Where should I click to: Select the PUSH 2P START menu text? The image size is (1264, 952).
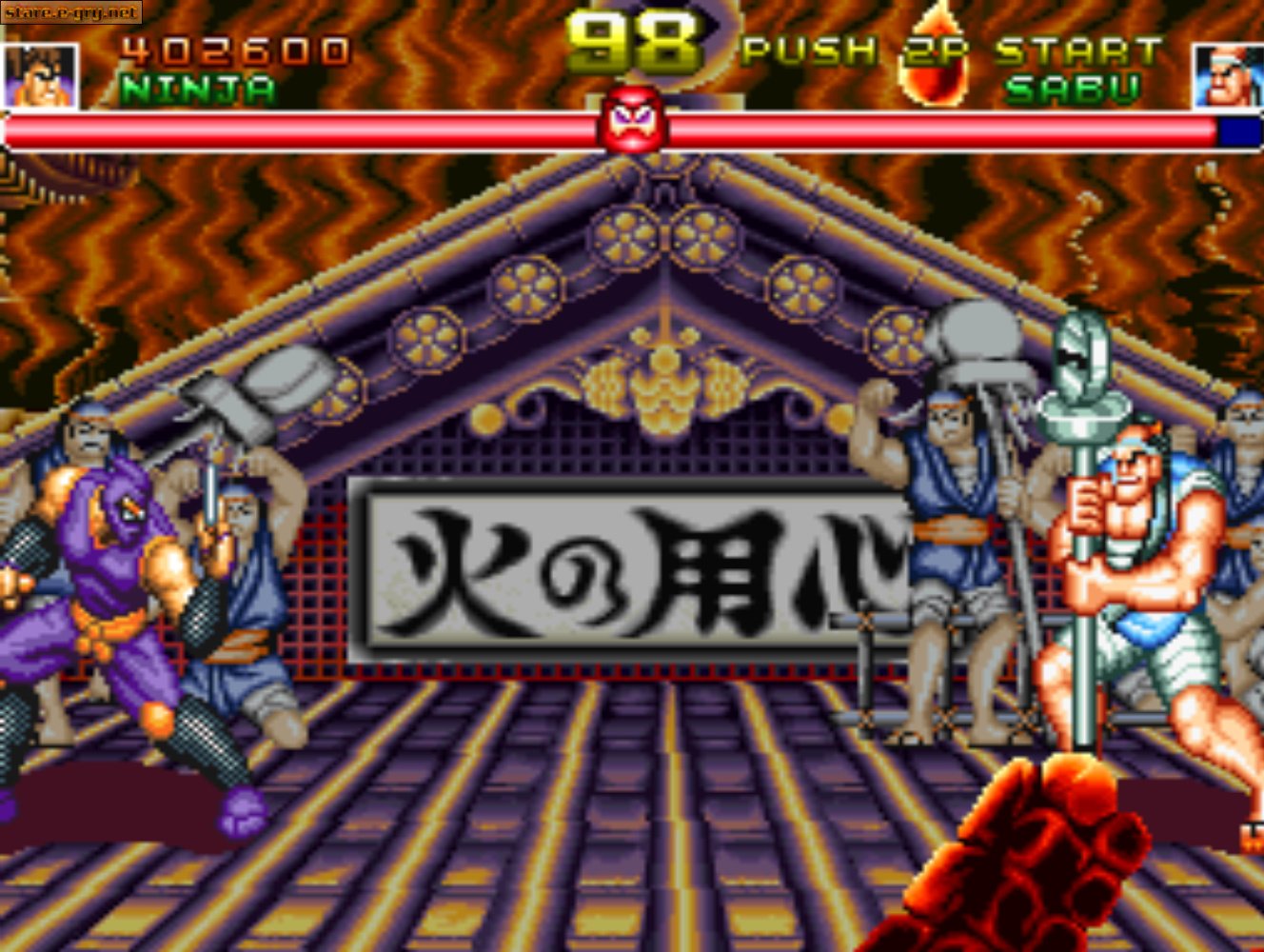point(952,48)
